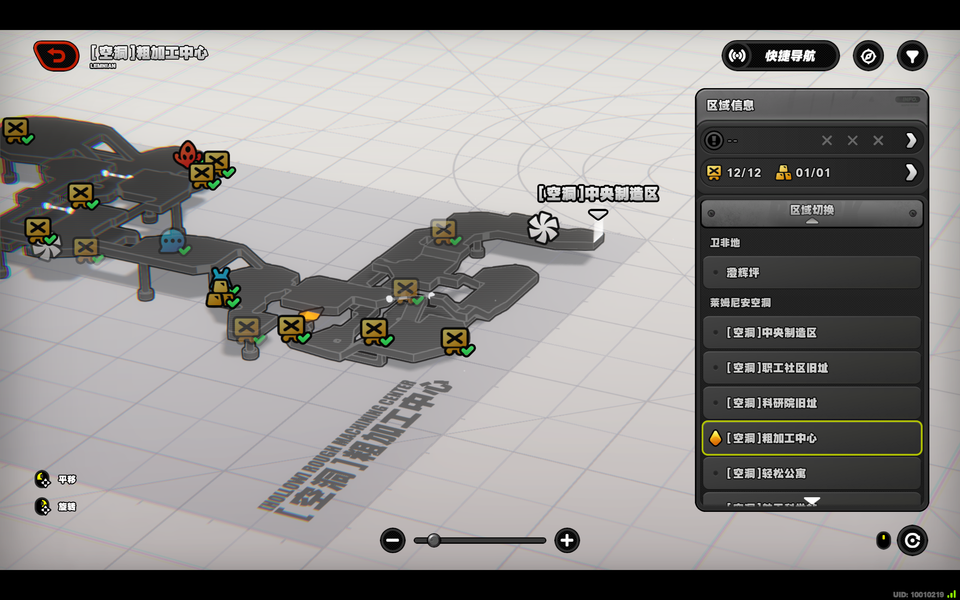This screenshot has width=960, height=600.
Task: Select the [空洞]科研院旧址 area entry
Action: pyautogui.click(x=811, y=403)
